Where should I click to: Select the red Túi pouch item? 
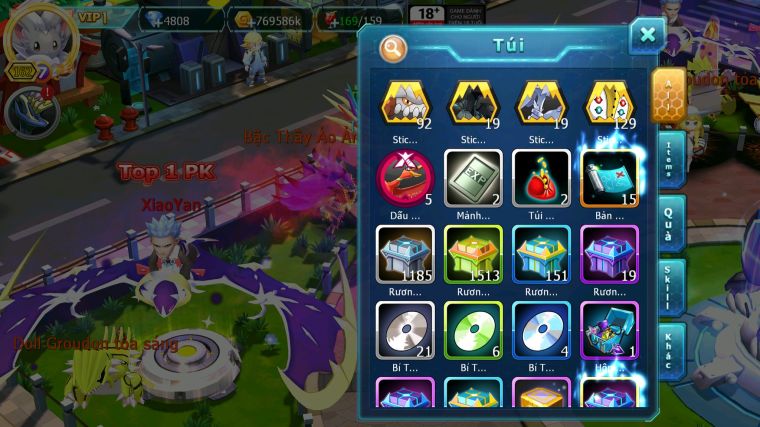click(541, 173)
